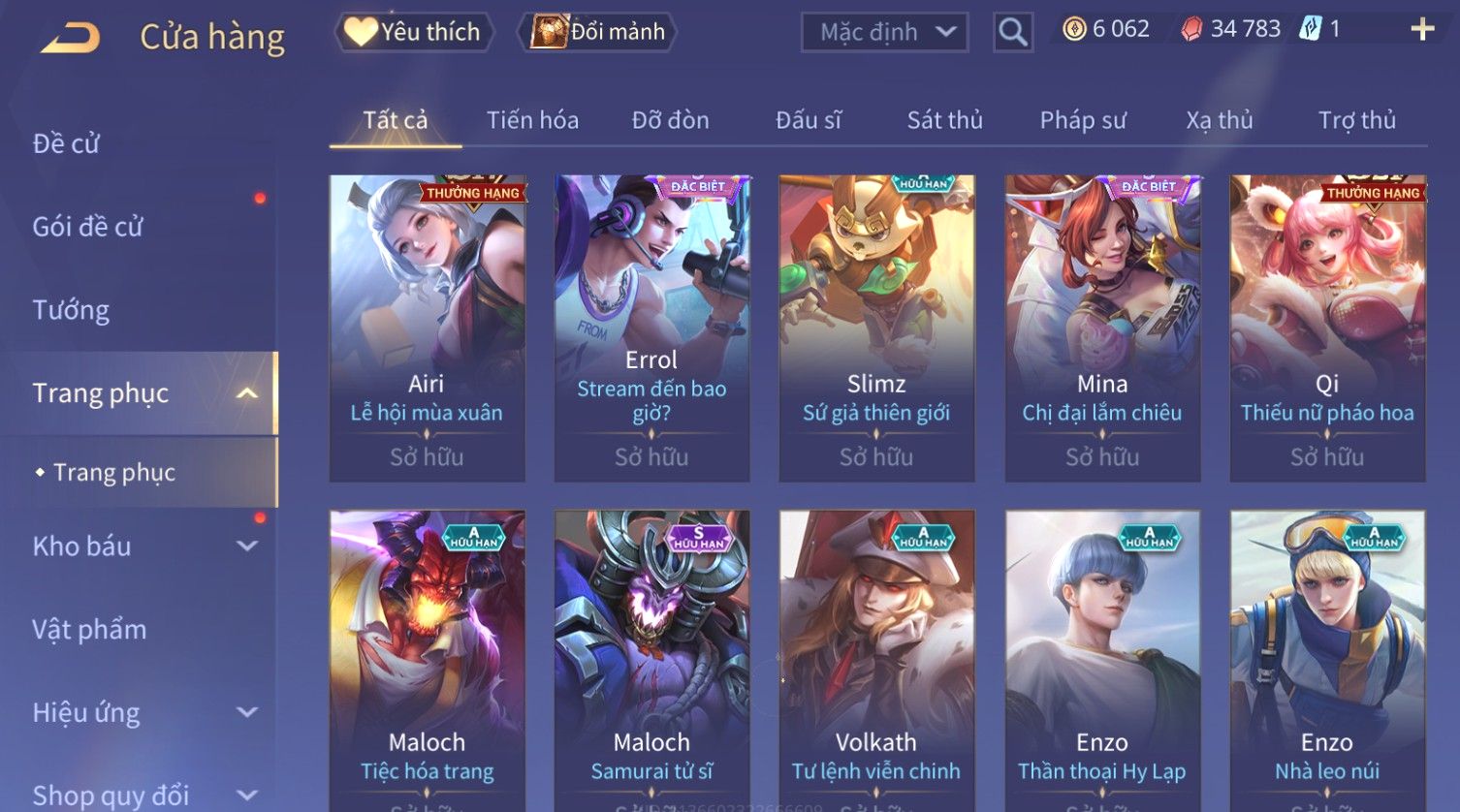Switch to the Đỡ đòn tab
Screen dimensions: 1460x812
670,120
